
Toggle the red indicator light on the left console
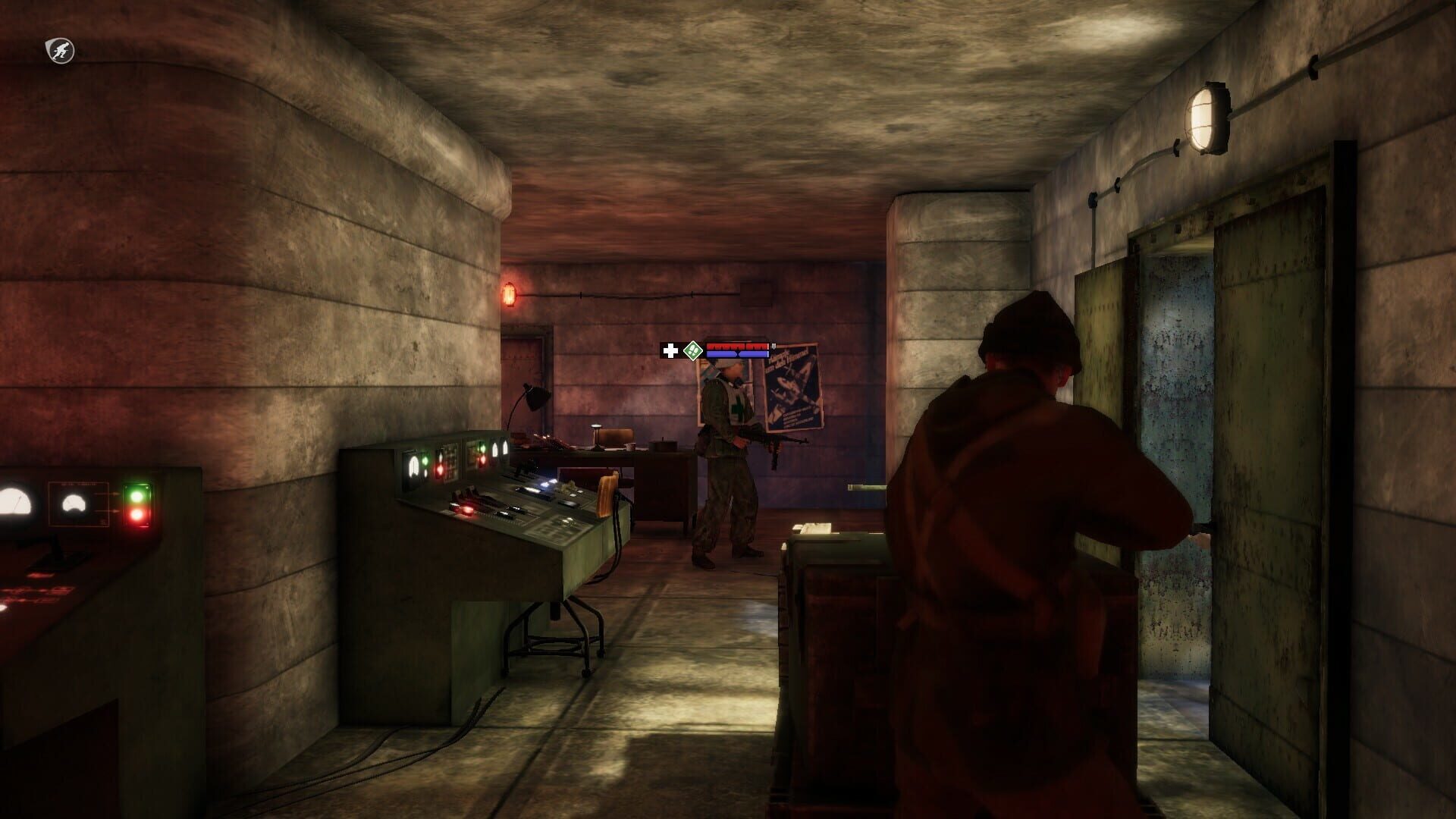(x=137, y=516)
